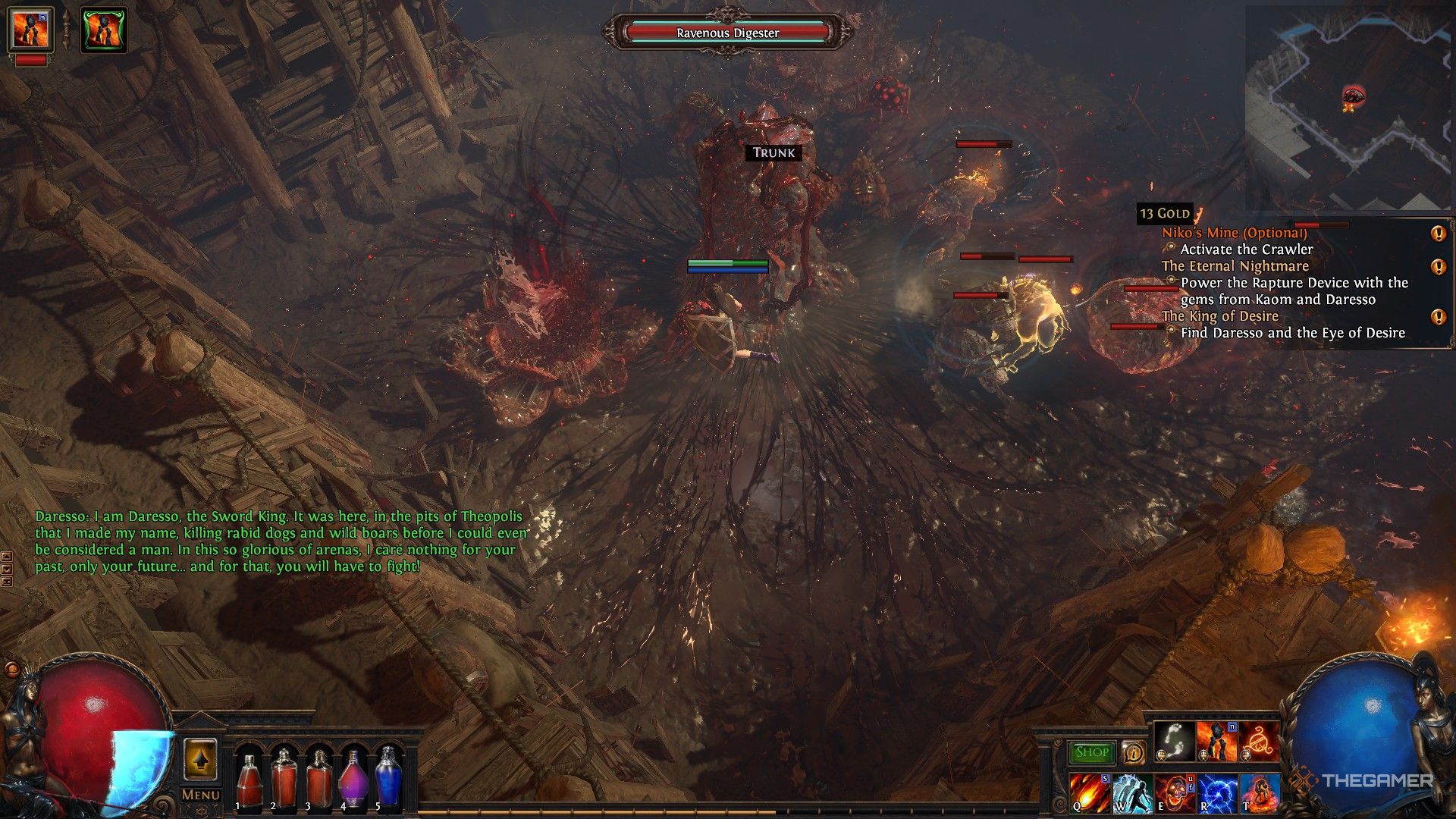
Task: Click the orange info bubble icon
Action: tap(1133, 752)
